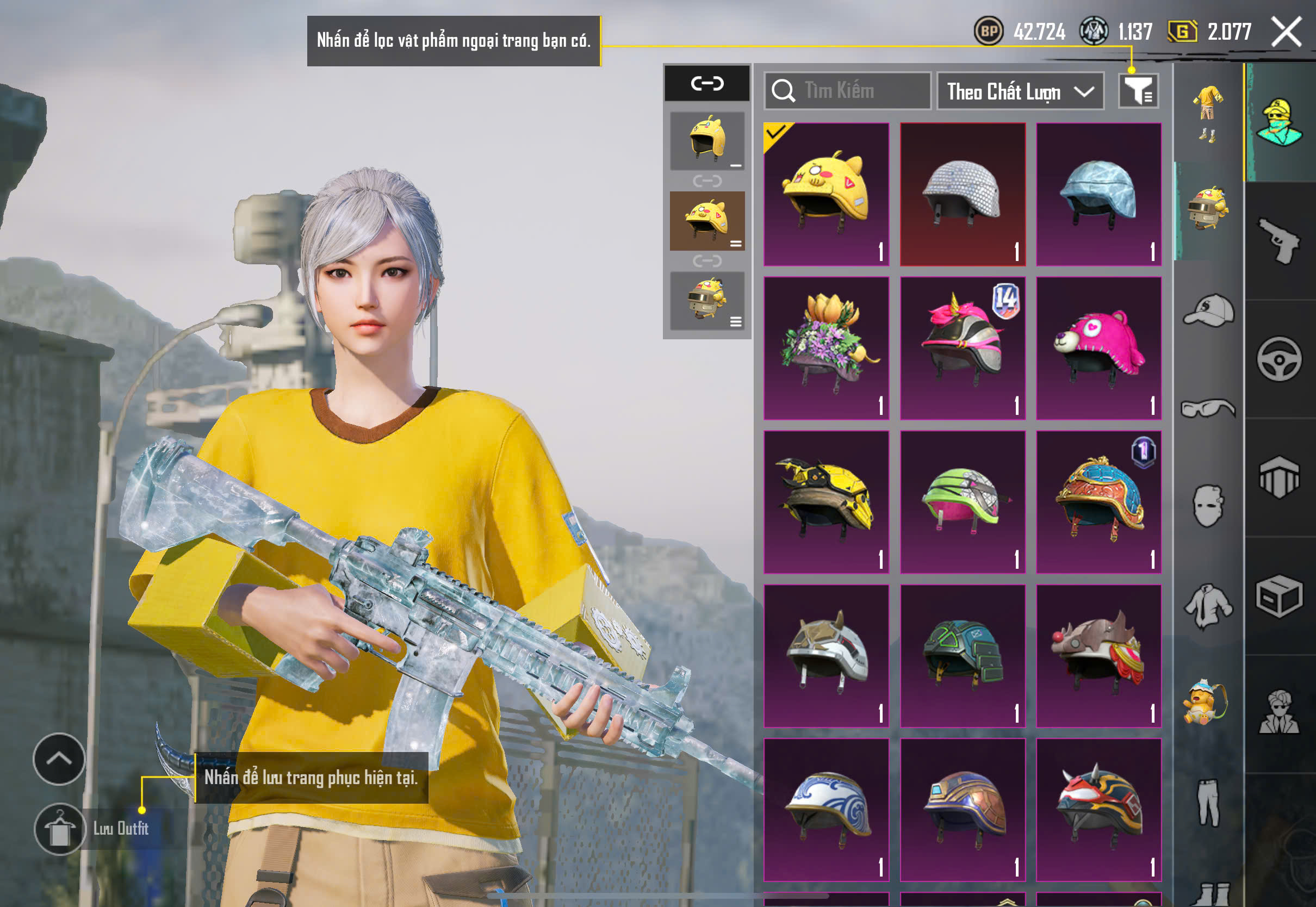Select the yellow cat helmet skin

826,194
